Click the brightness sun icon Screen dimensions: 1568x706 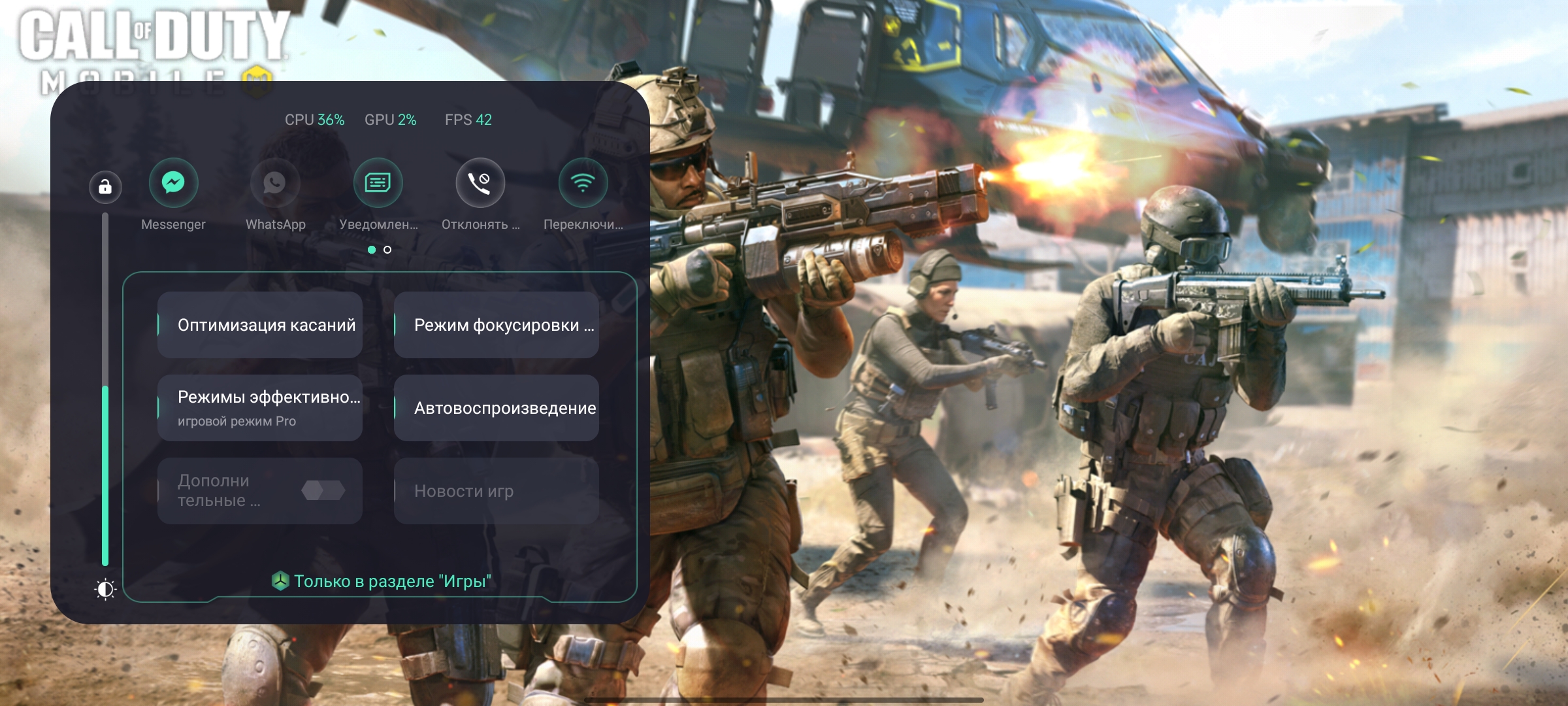pyautogui.click(x=105, y=590)
